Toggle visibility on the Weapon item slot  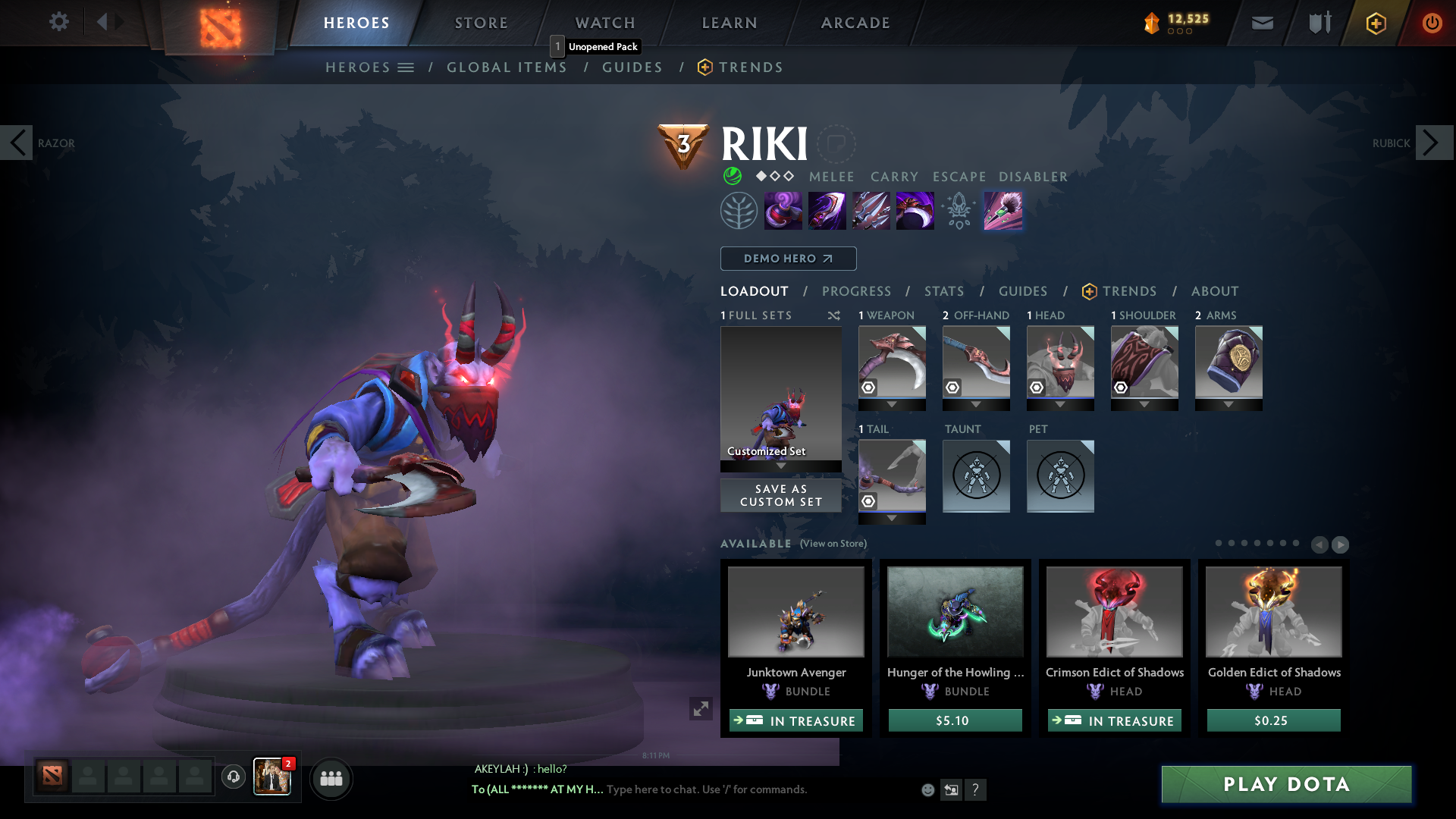tap(868, 388)
